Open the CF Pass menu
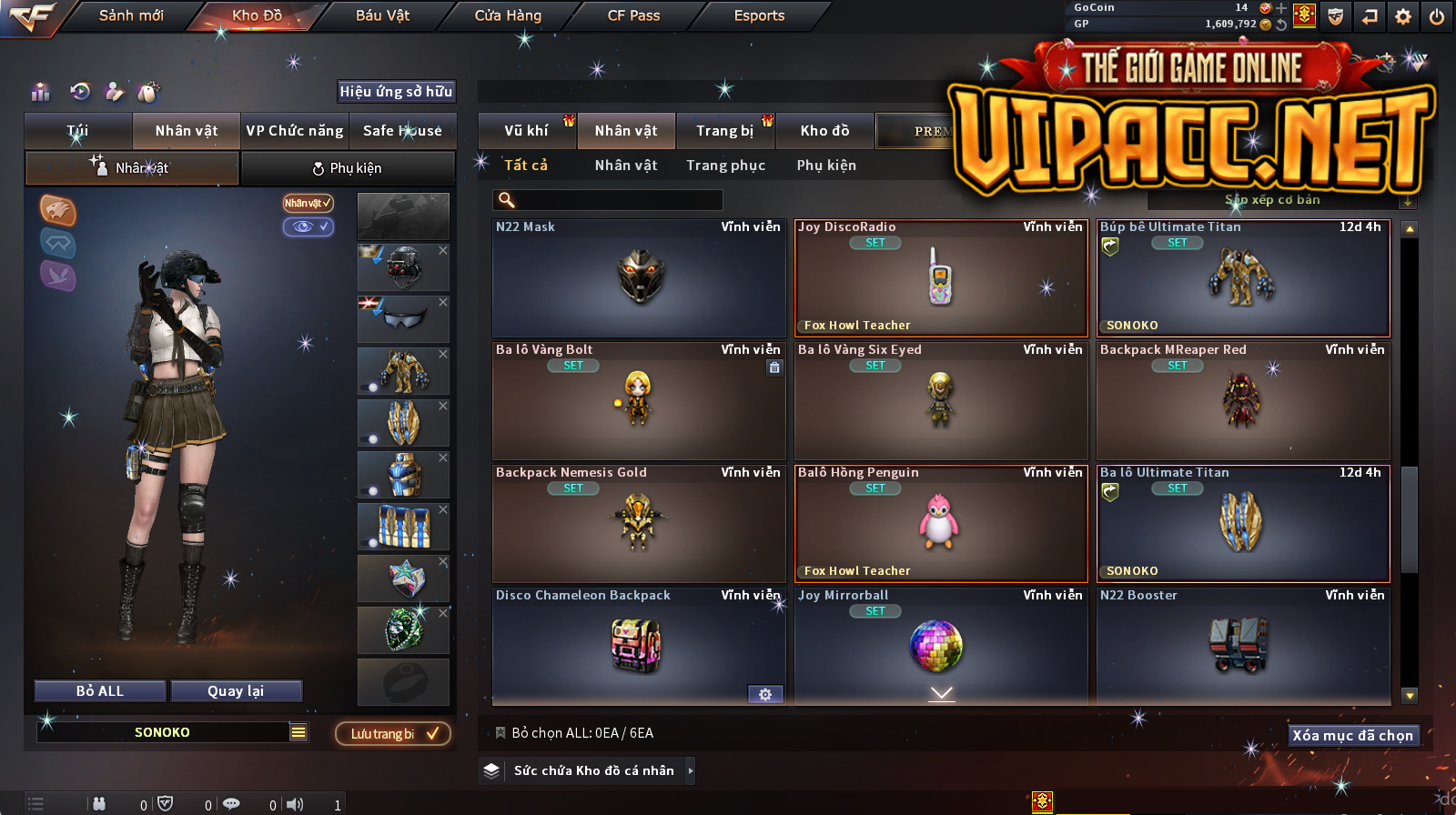 point(633,15)
